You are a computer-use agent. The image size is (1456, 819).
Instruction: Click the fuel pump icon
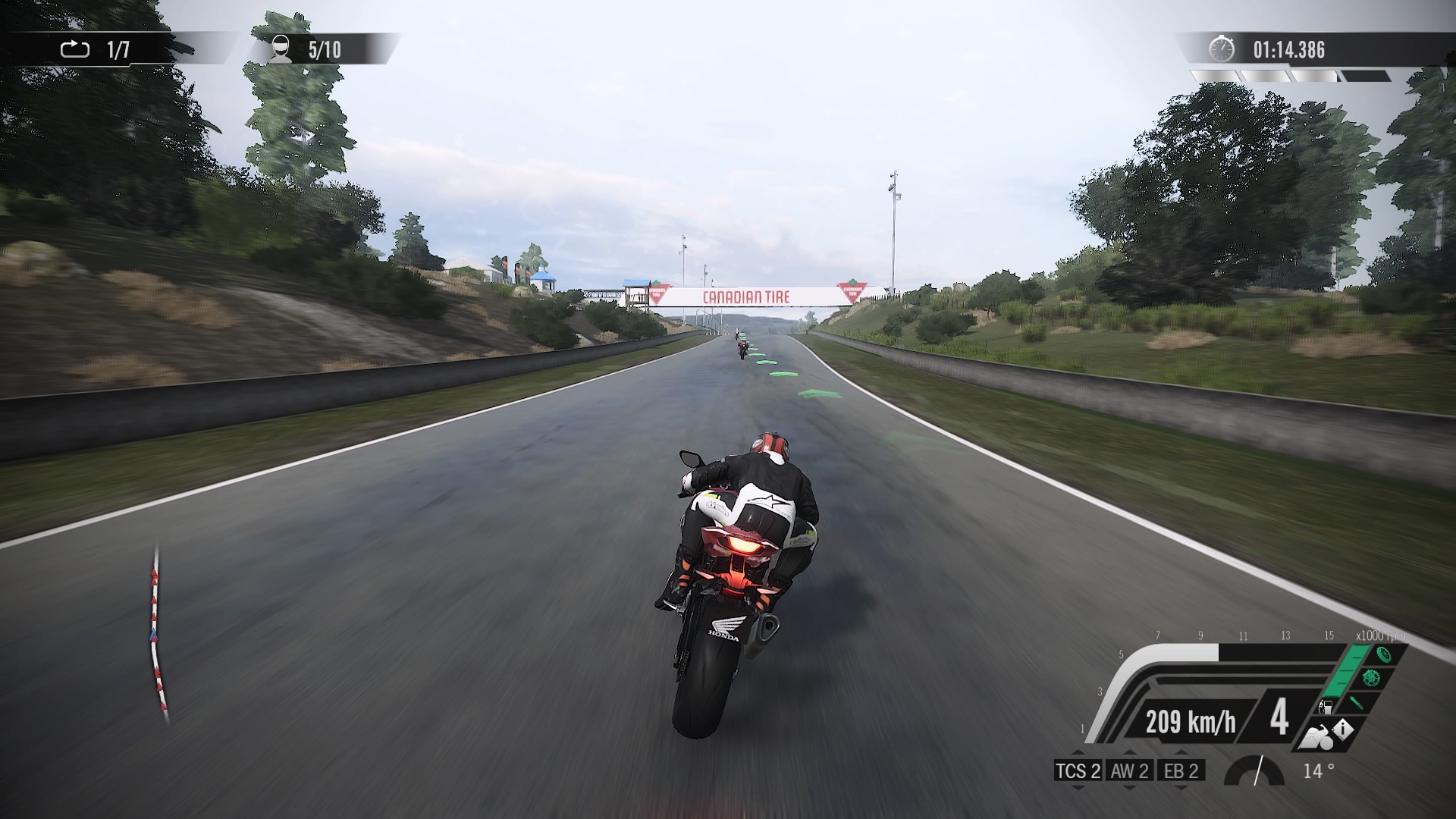[1326, 708]
